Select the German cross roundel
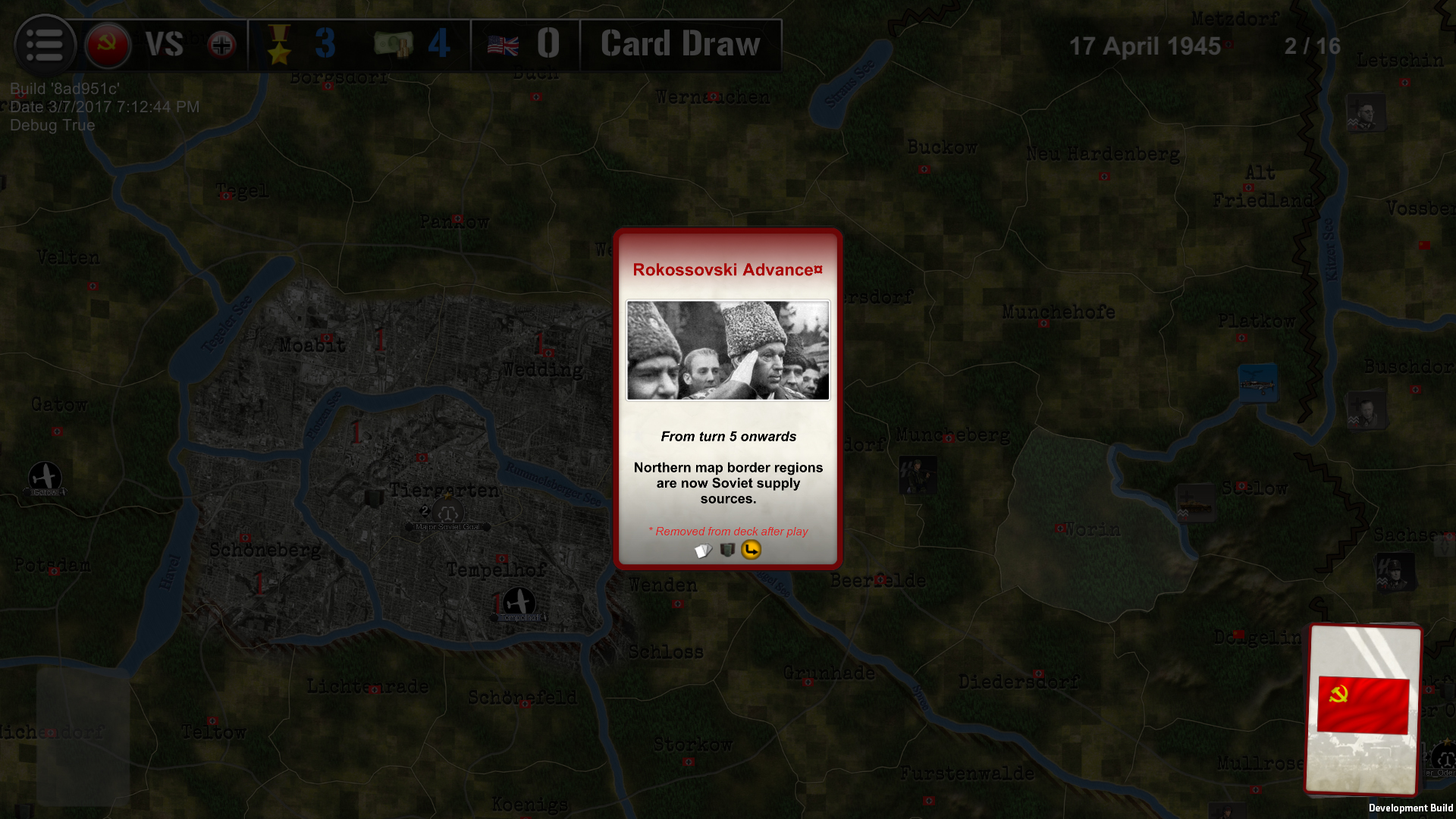 tap(220, 45)
